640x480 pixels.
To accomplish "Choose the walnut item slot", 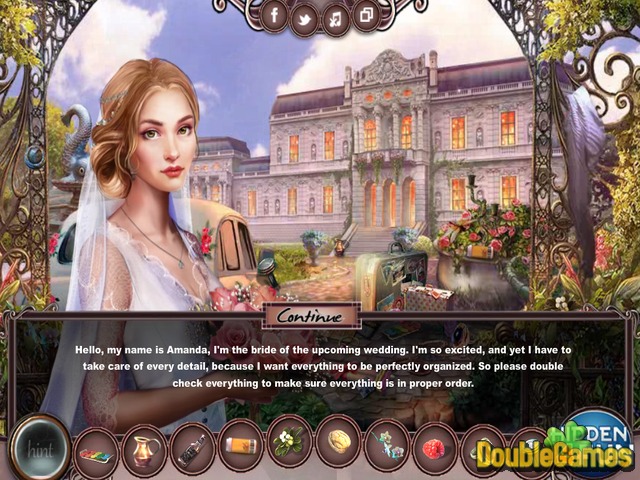I will coord(339,441).
